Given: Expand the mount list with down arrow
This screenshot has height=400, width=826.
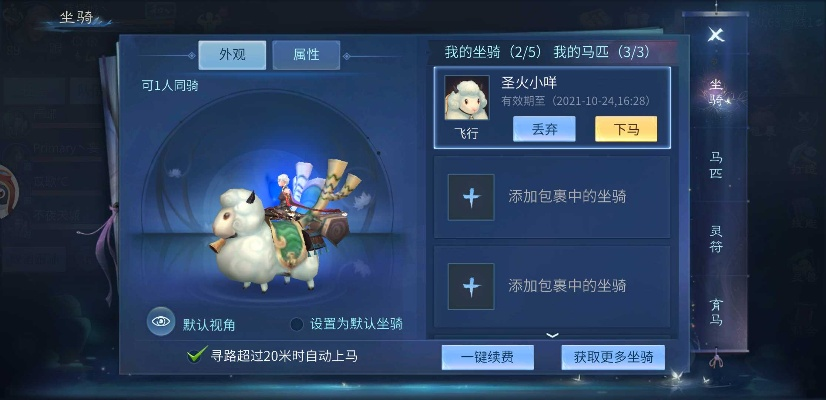Looking at the screenshot, I should 552,335.
